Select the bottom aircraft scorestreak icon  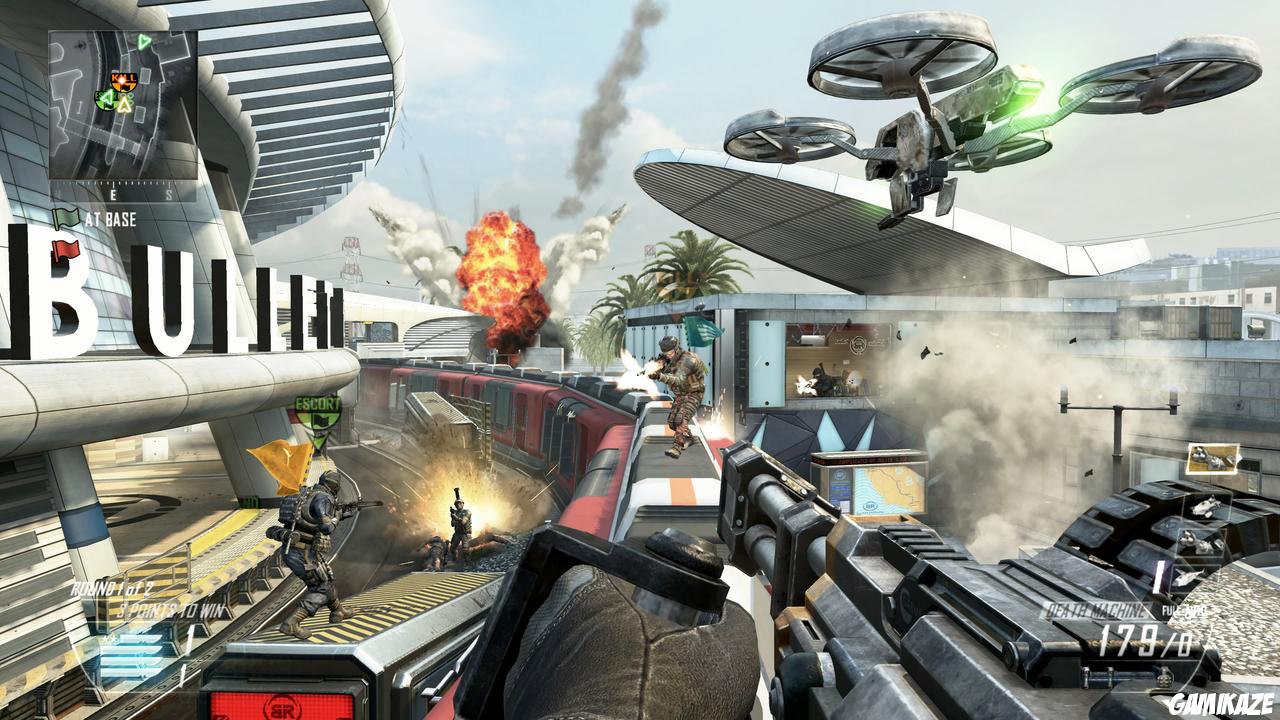tap(1187, 577)
